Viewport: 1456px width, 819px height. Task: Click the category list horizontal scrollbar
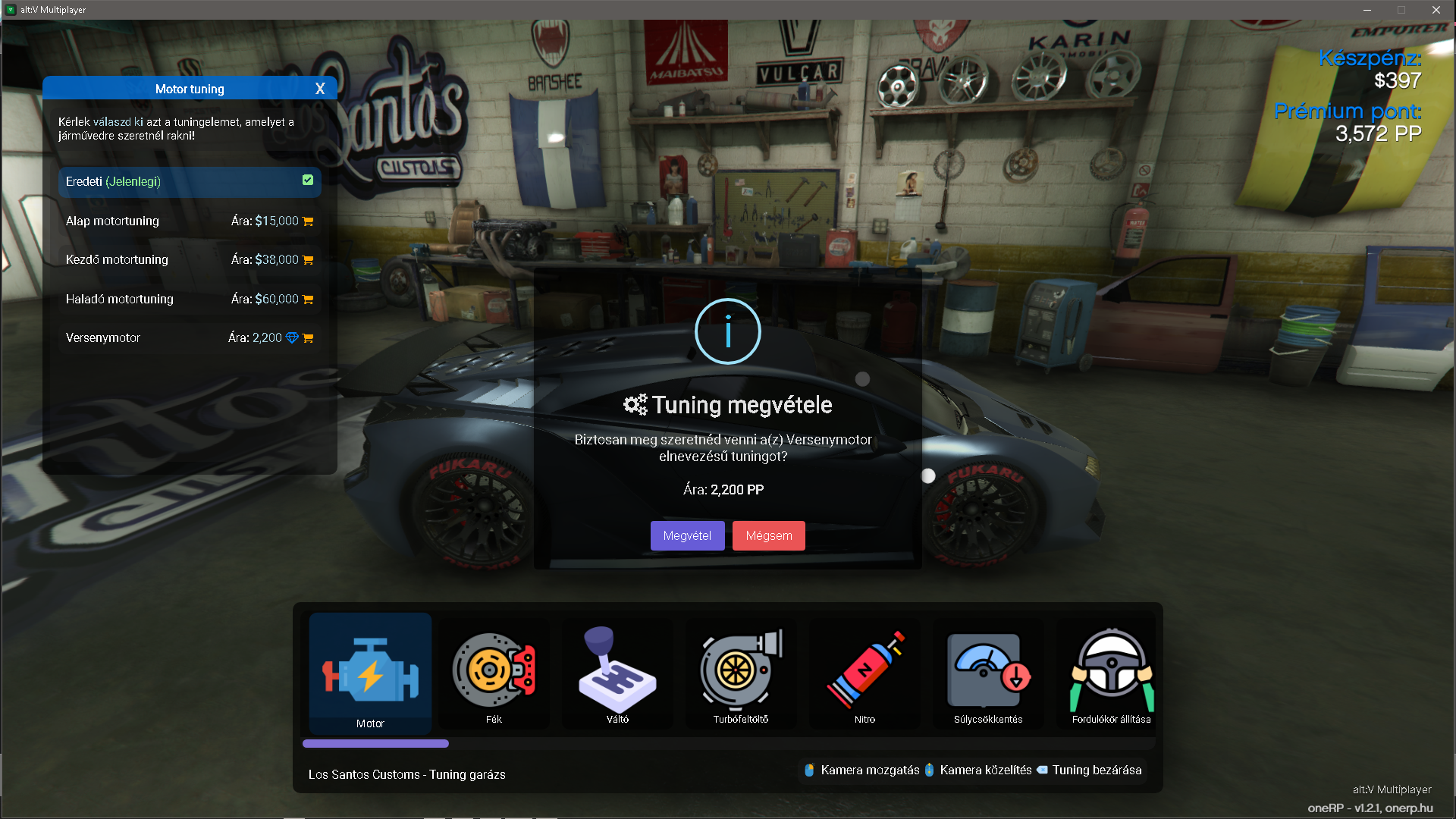376,744
